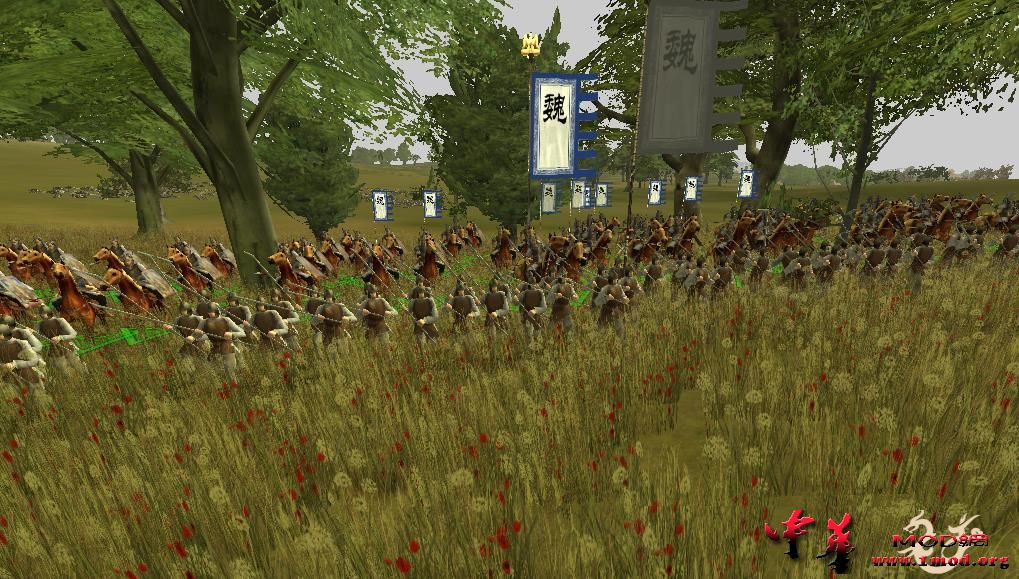Viewport: 1019px width, 579px height.
Task: Select the large blue-bordered Wei unit banner
Action: (x=554, y=124)
